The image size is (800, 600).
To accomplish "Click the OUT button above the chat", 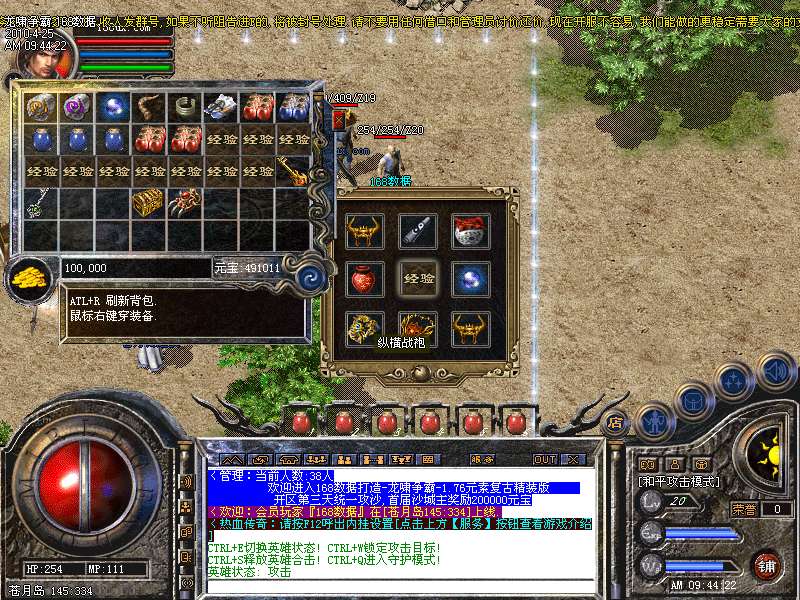I will (544, 459).
